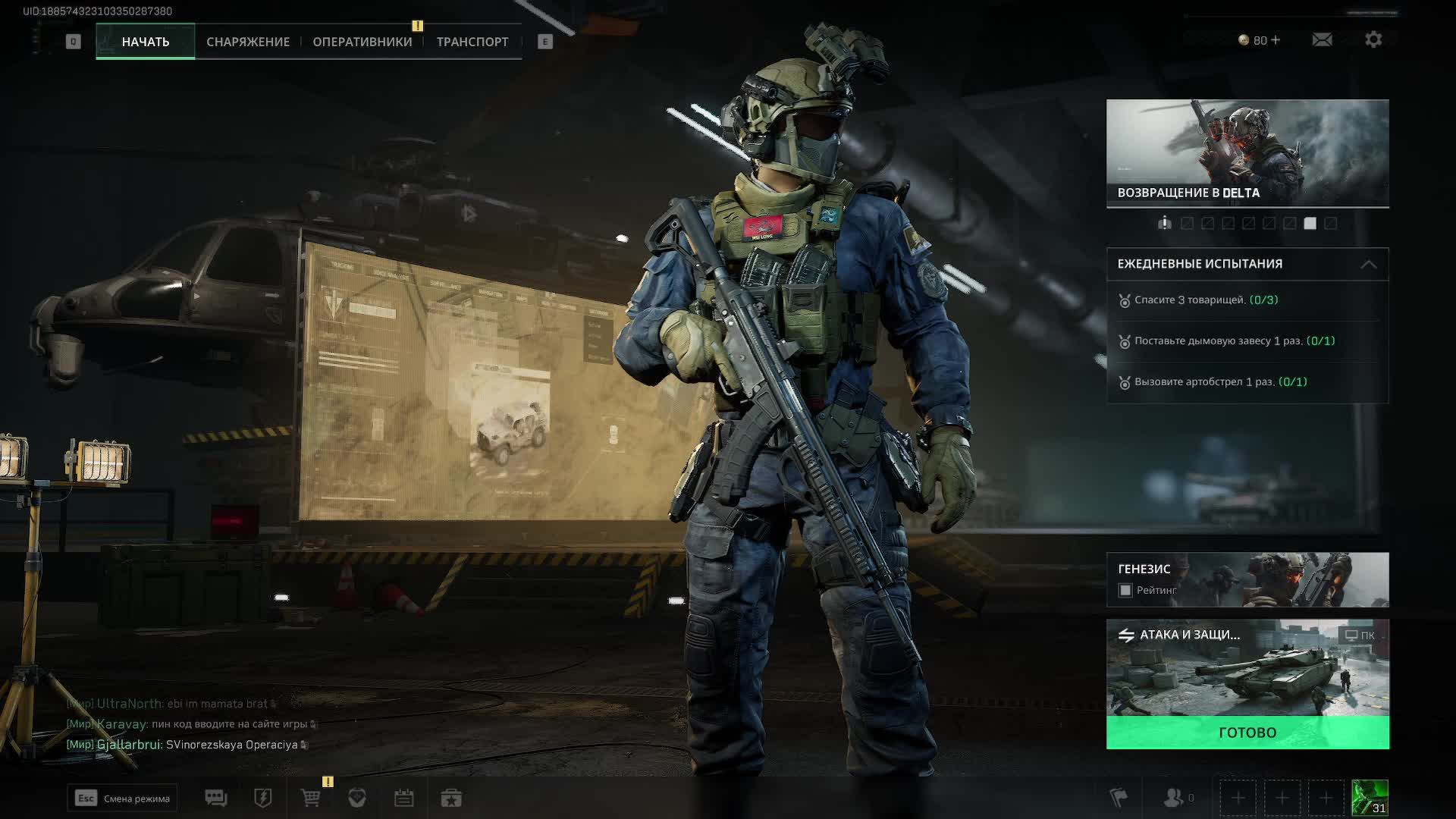Add currency with the plus next to 80
This screenshot has height=819, width=1456.
(x=1276, y=39)
